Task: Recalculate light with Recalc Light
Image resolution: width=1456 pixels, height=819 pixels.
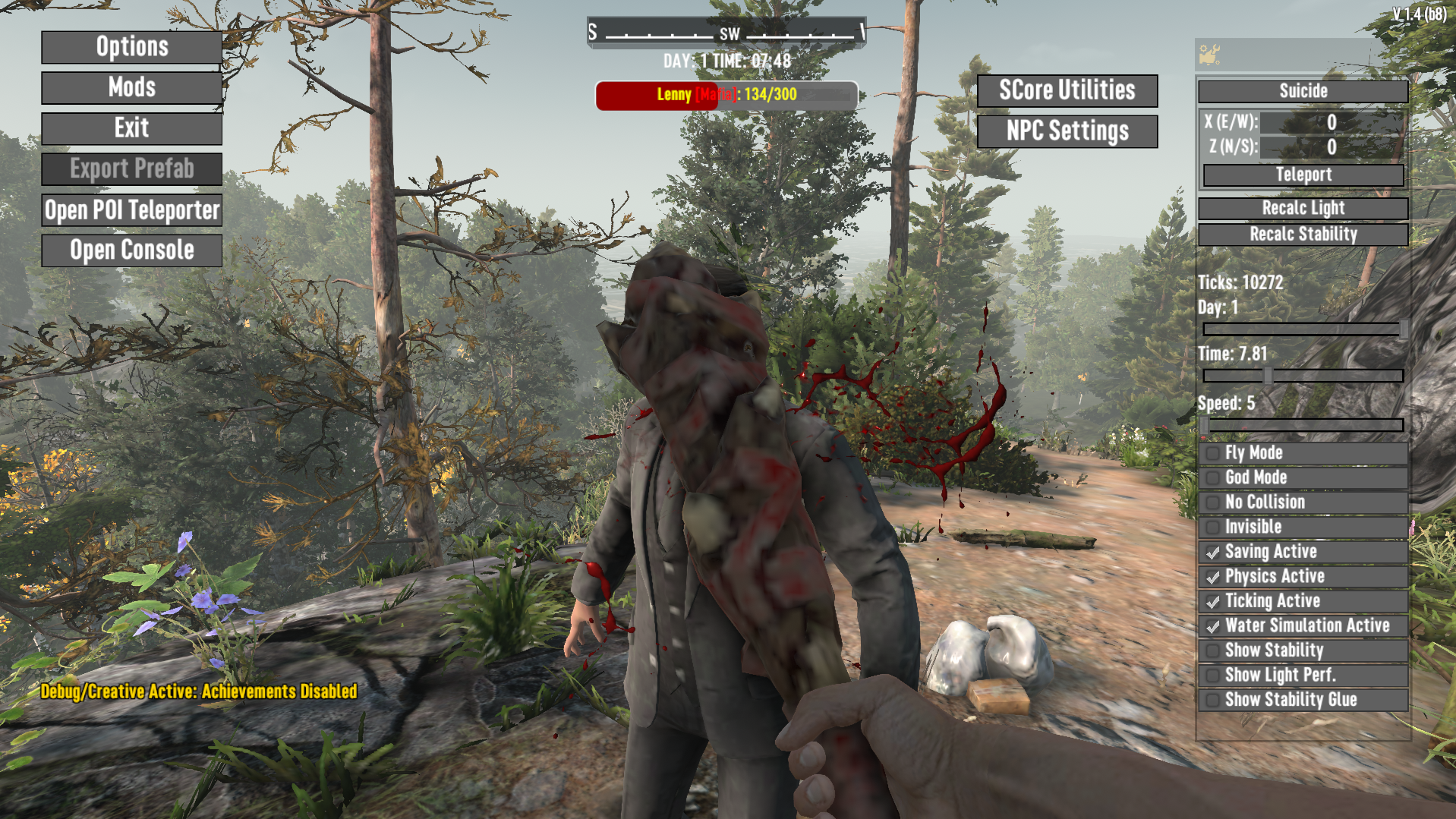Action: coord(1303,208)
